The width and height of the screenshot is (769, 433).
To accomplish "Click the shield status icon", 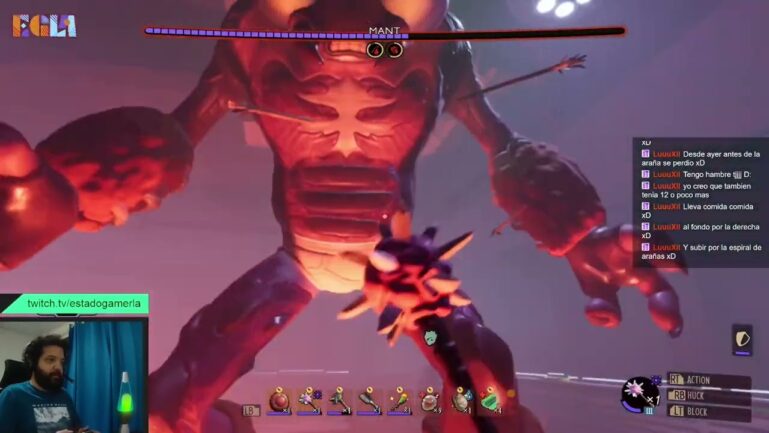I will (x=742, y=338).
